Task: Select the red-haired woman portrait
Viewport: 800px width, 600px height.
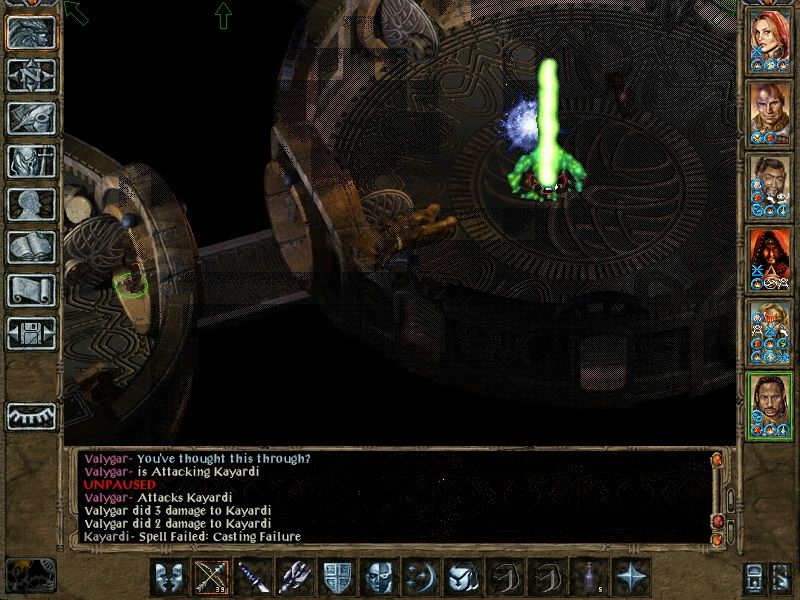Action: [x=768, y=38]
